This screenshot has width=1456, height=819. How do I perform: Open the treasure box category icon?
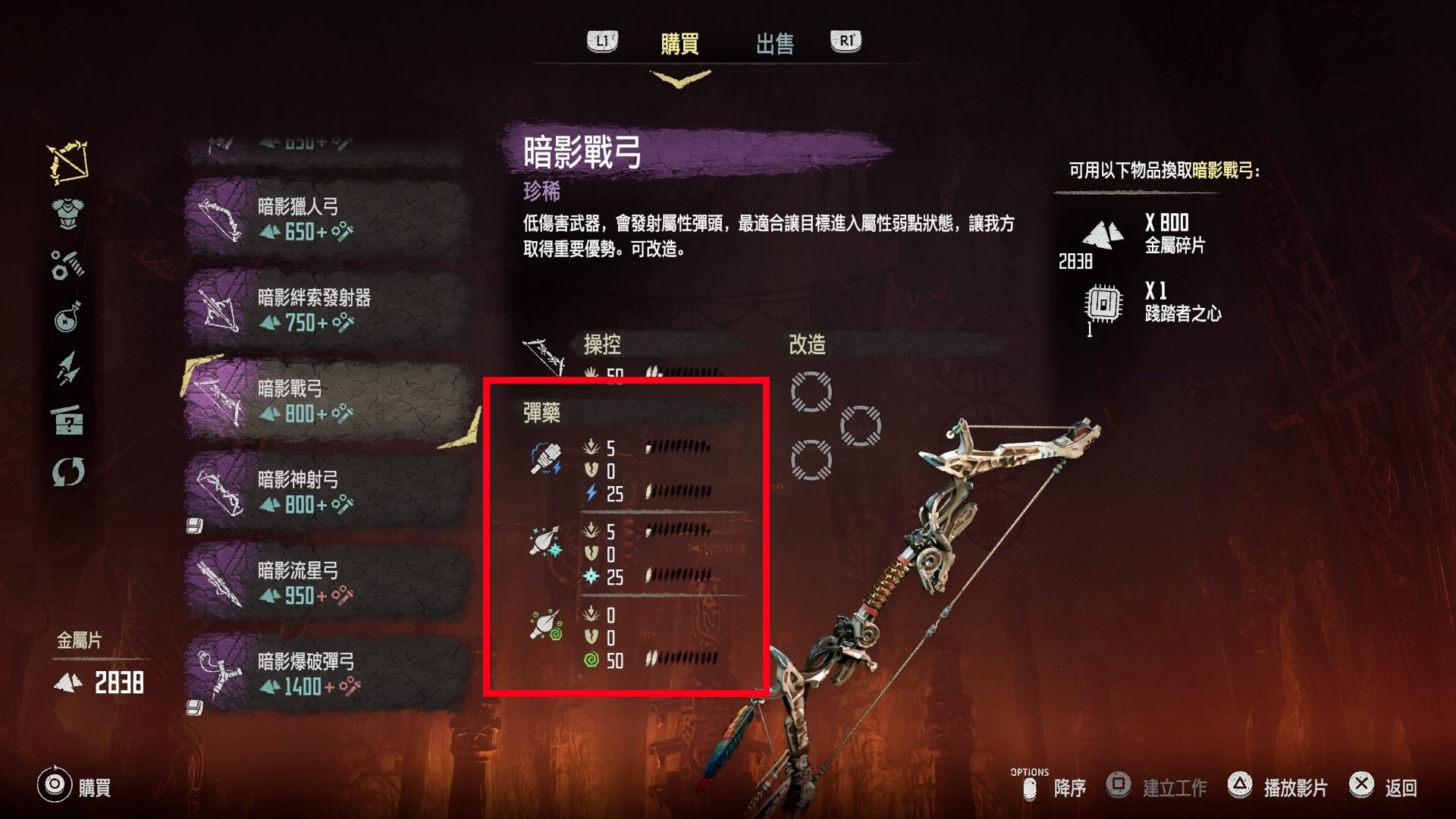pos(68,420)
